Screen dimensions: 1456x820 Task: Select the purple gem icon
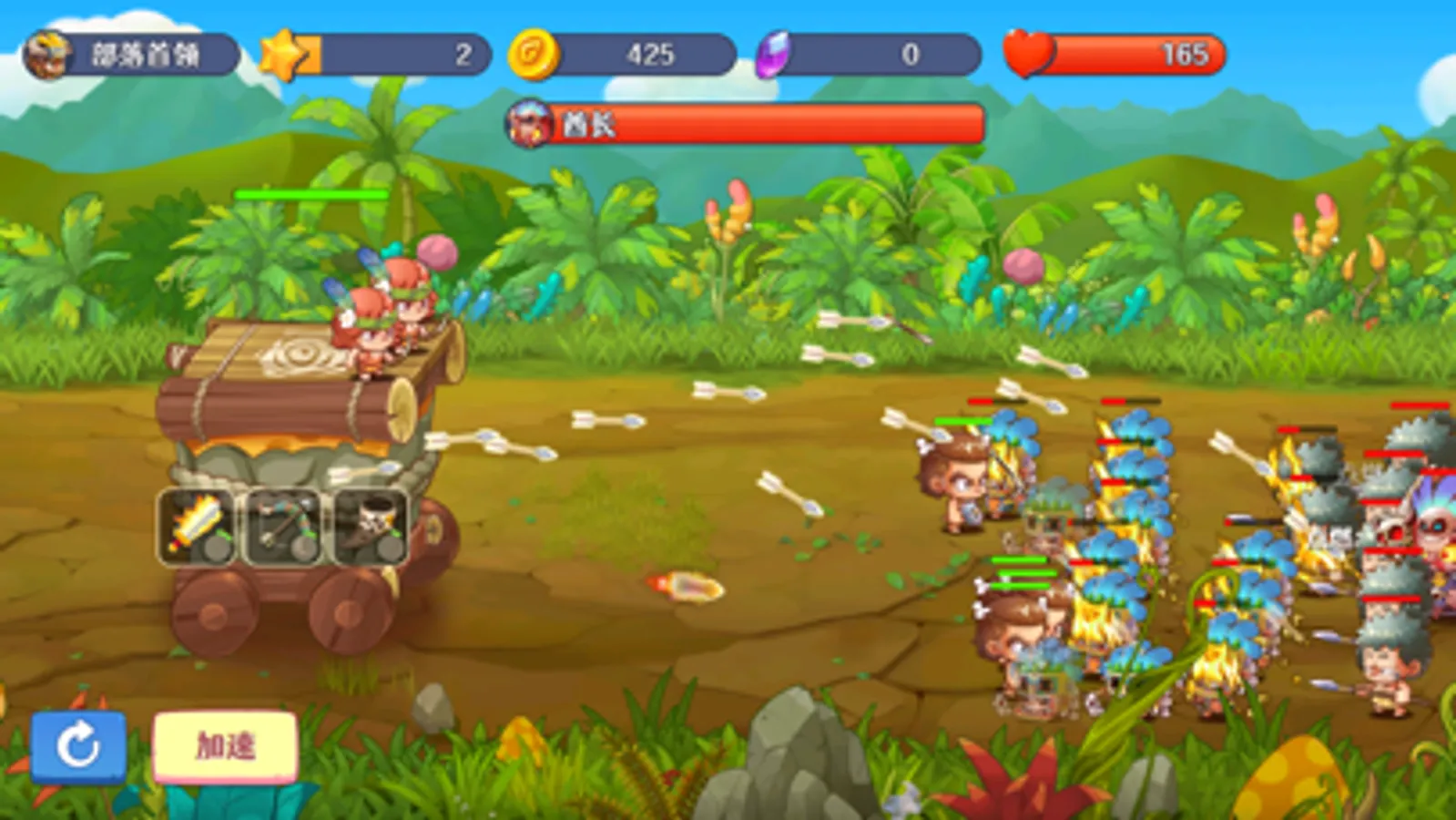773,53
